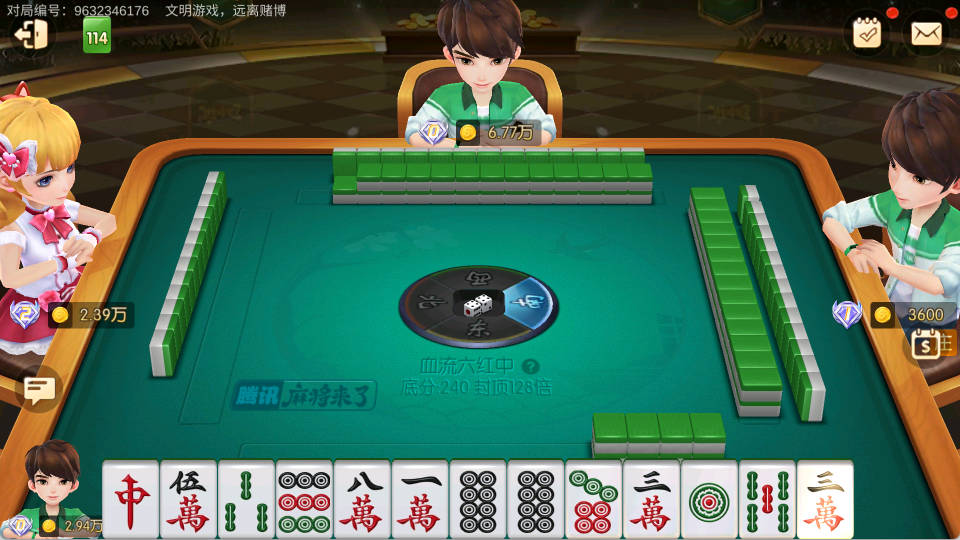The image size is (960, 540).
Task: Select the seven dots tile
Action: point(594,500)
